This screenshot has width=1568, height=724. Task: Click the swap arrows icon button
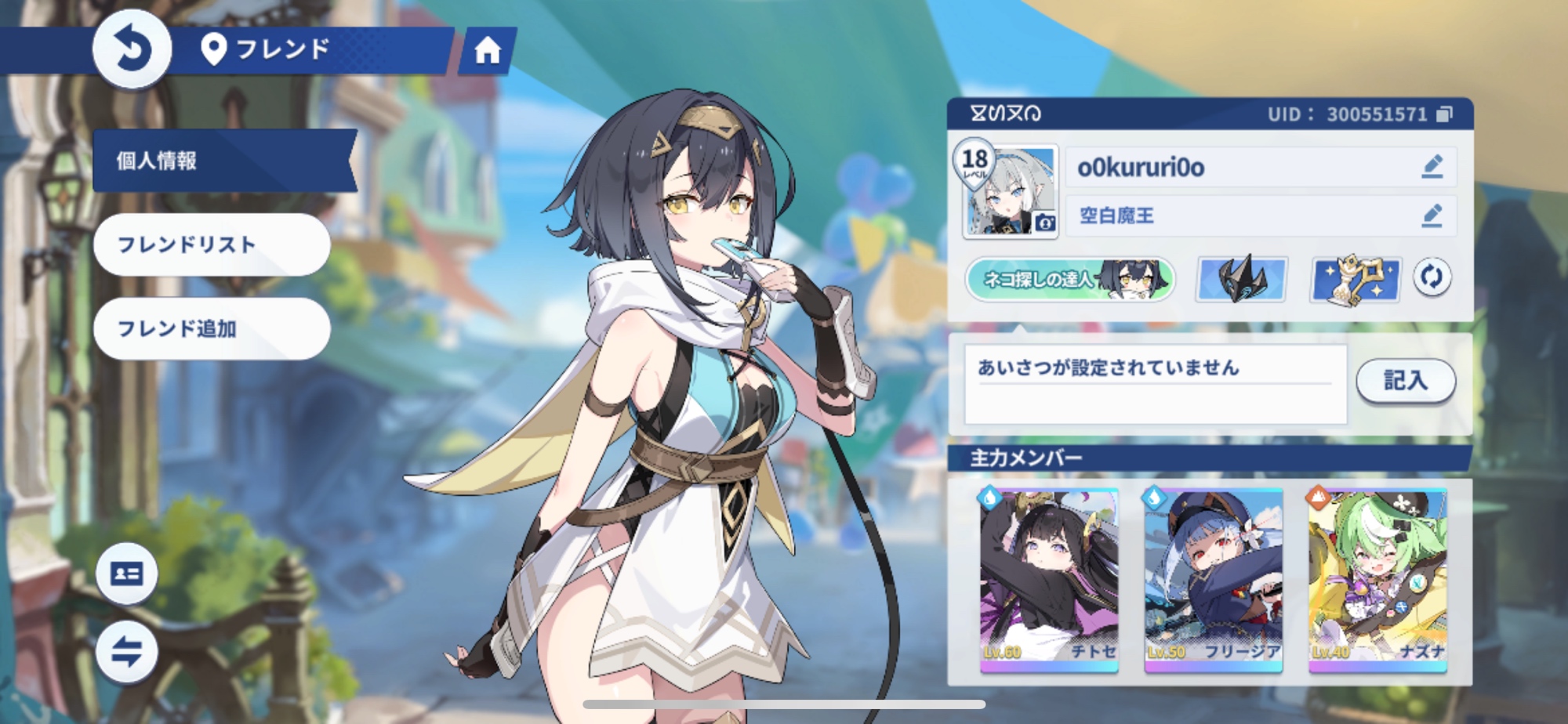127,651
